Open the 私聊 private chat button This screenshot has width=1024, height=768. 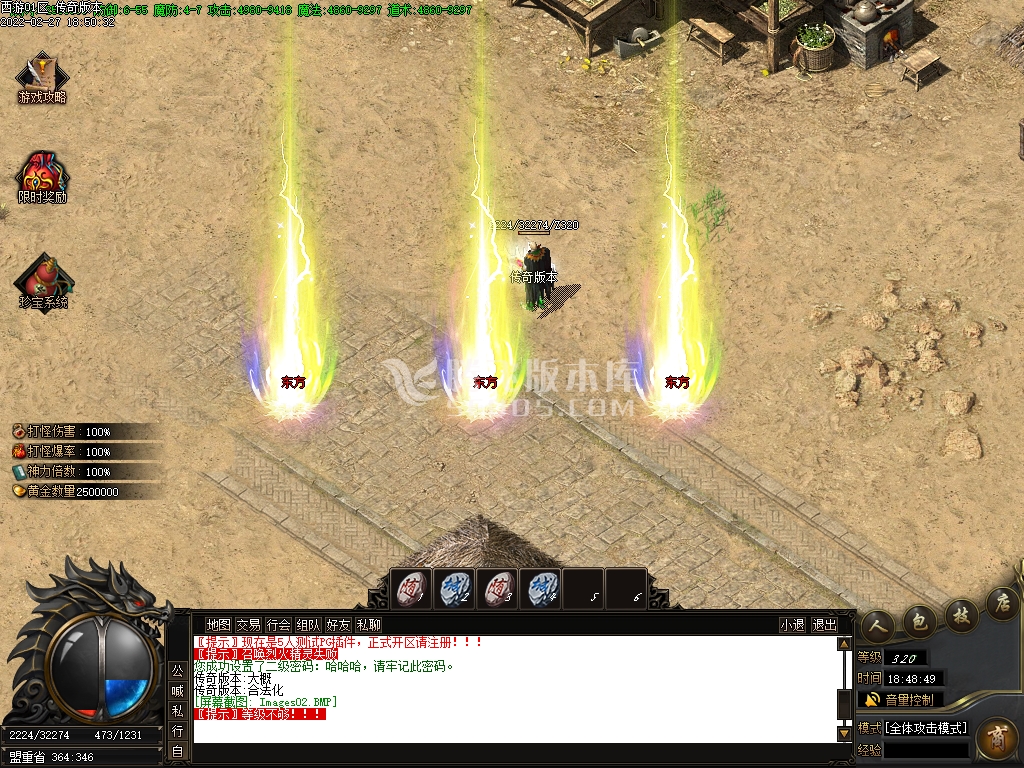[369, 625]
